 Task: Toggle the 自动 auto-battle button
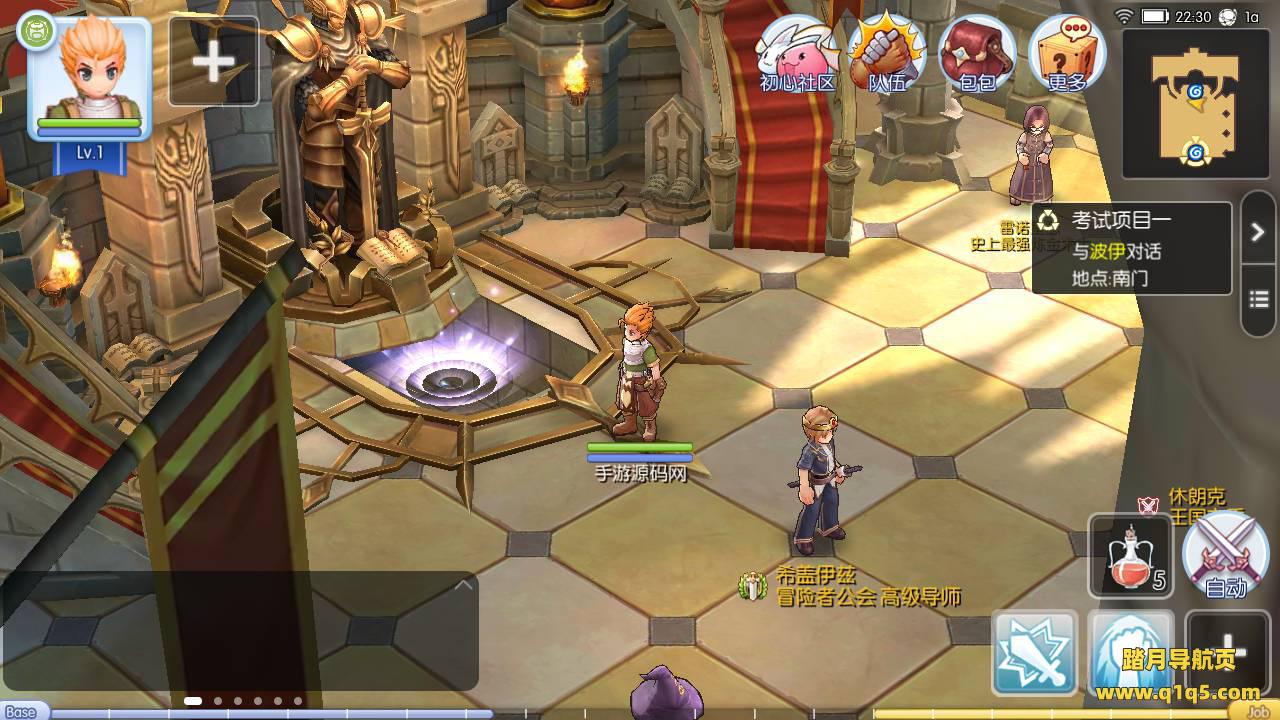click(1225, 556)
